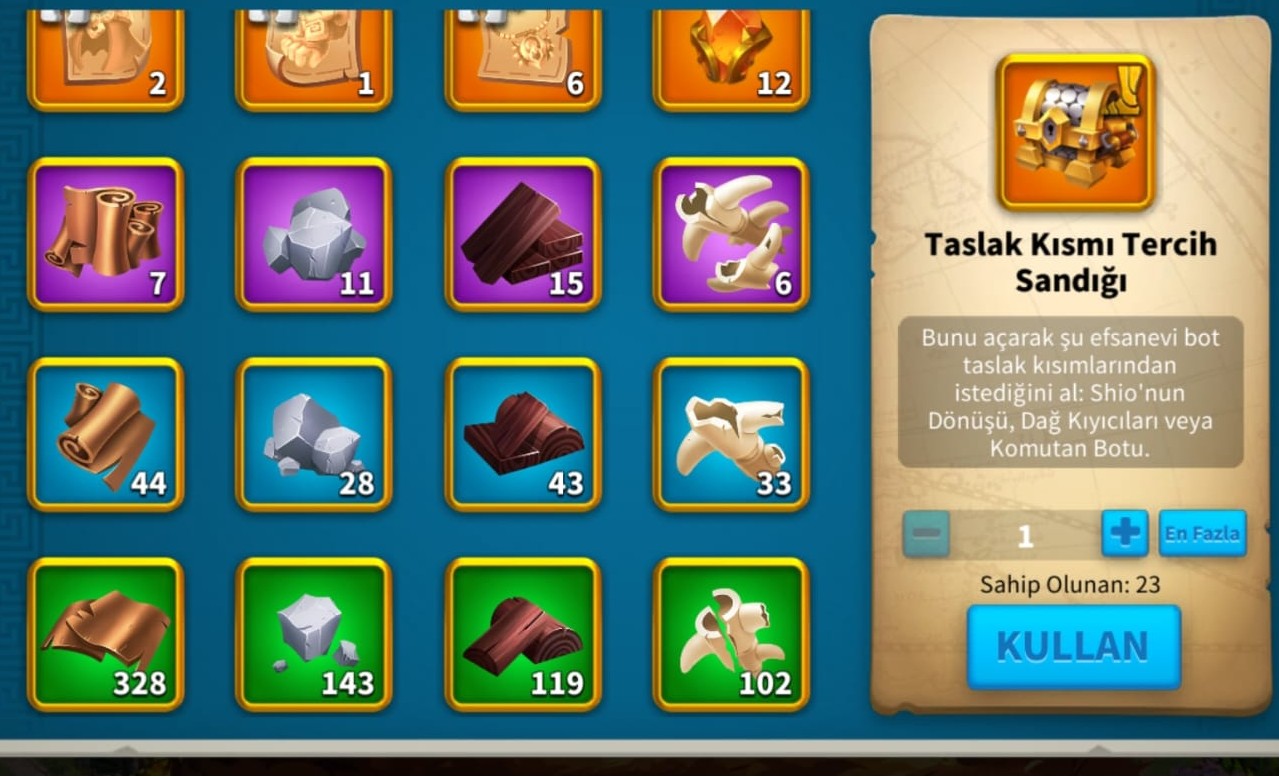Choose the purple stone slot with 11

(314, 234)
